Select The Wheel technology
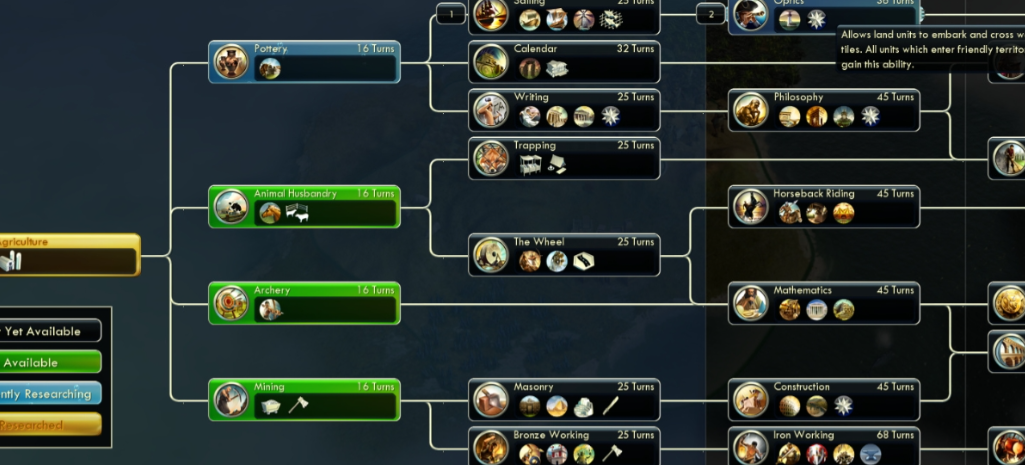Screen dimensions: 1025x465 [x=564, y=254]
